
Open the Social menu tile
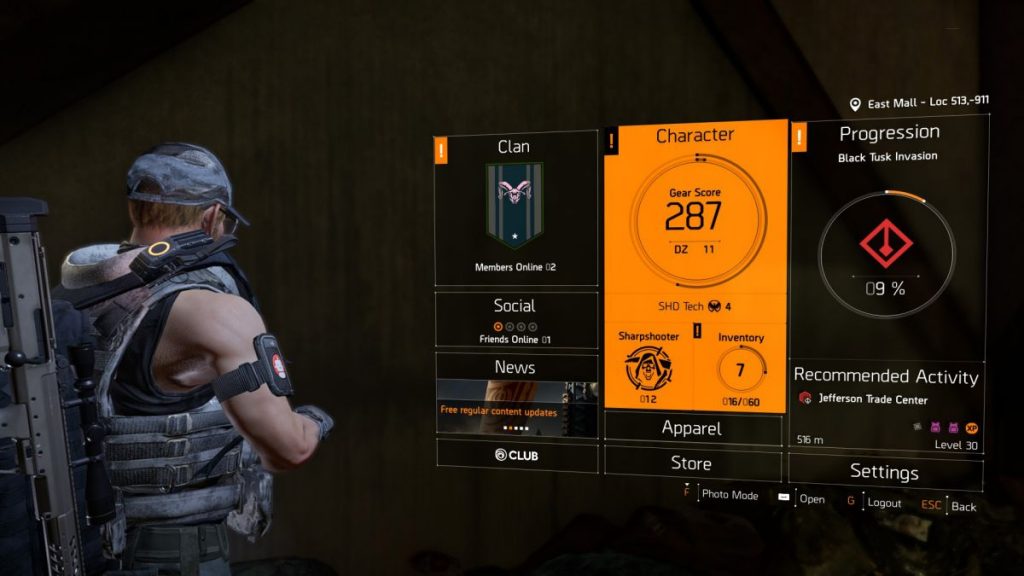click(515, 319)
